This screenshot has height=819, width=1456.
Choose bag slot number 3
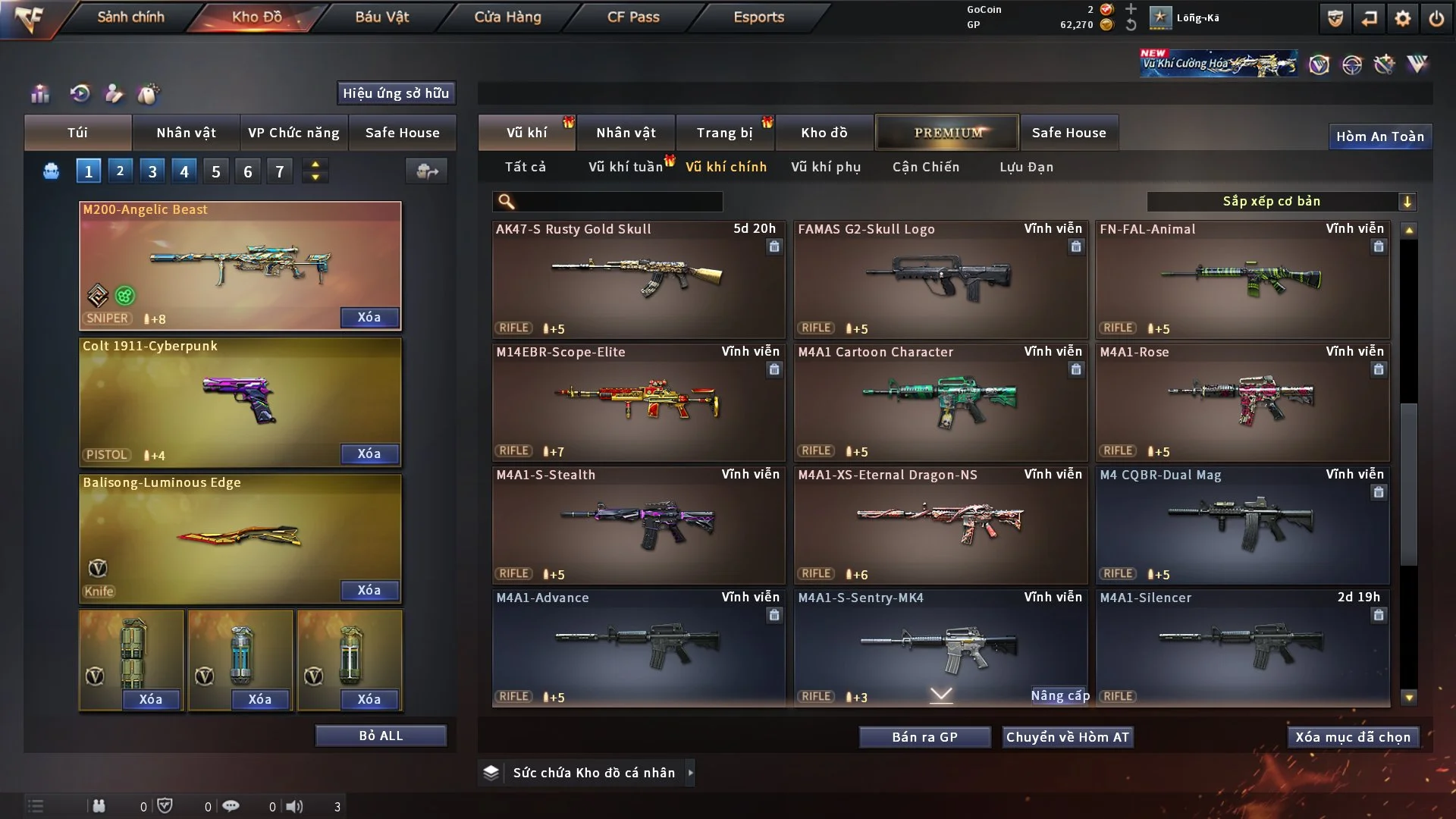coord(152,171)
